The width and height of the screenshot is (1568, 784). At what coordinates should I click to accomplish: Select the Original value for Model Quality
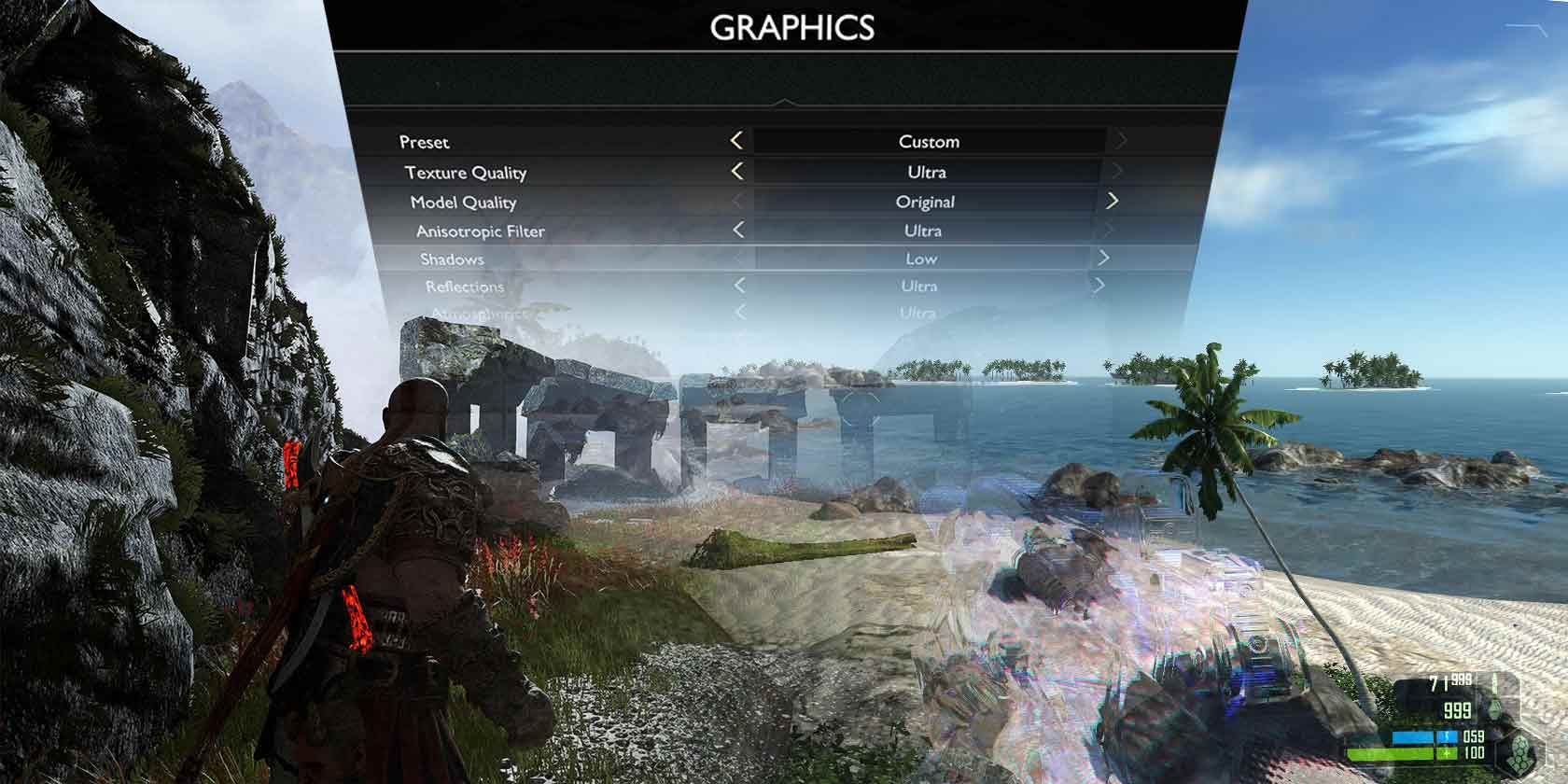[x=928, y=201]
